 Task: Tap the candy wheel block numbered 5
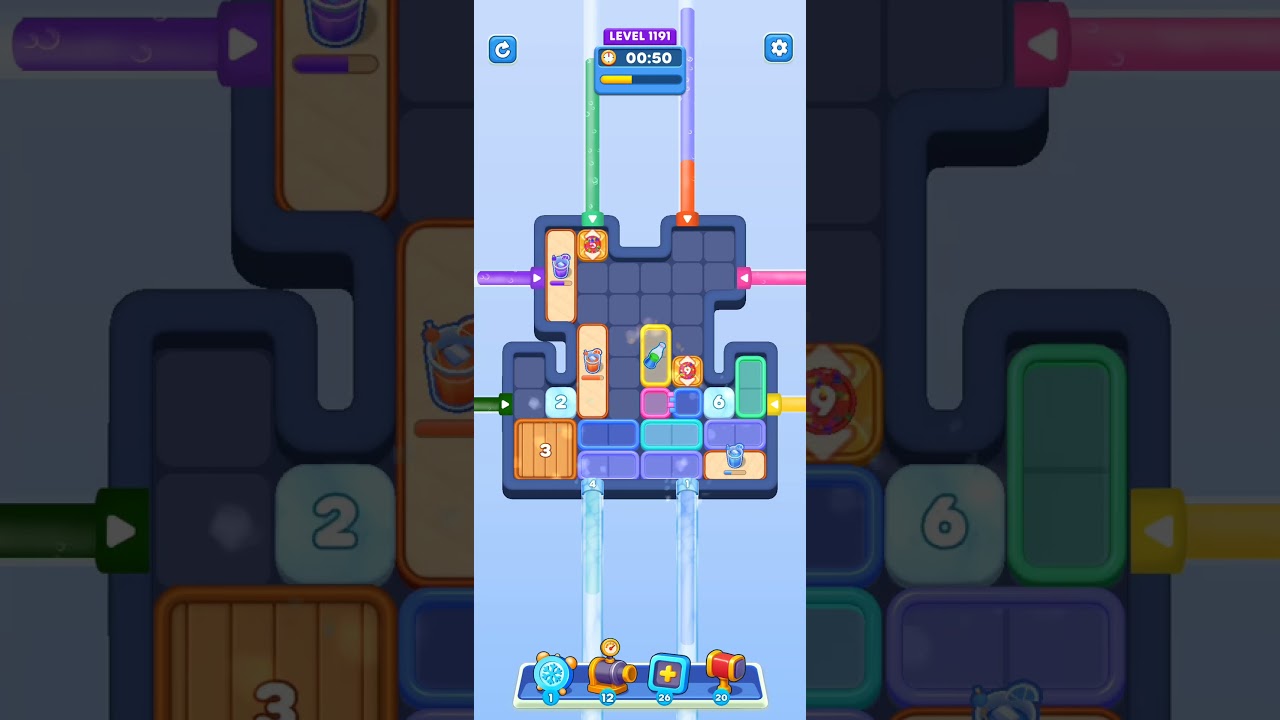(593, 243)
